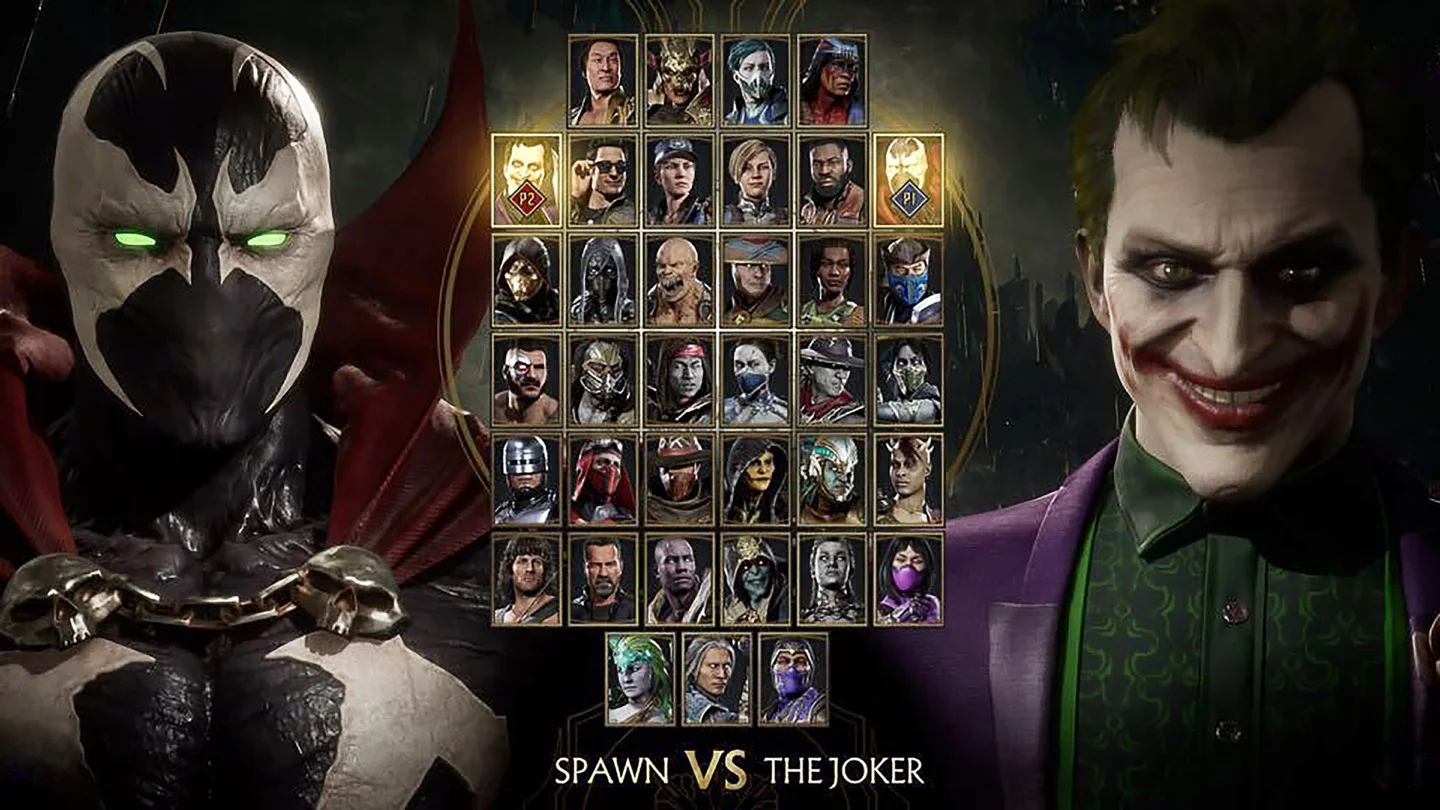This screenshot has width=1440, height=810.
Task: Select Rambo from the roster grid
Action: (x=525, y=580)
